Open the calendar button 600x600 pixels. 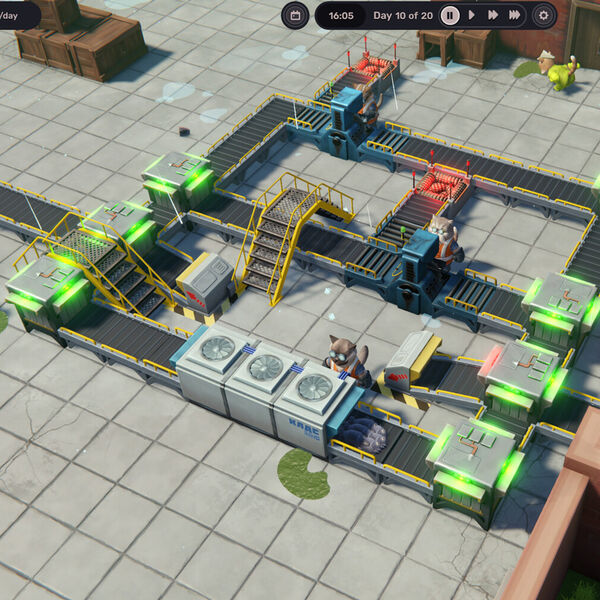(295, 15)
